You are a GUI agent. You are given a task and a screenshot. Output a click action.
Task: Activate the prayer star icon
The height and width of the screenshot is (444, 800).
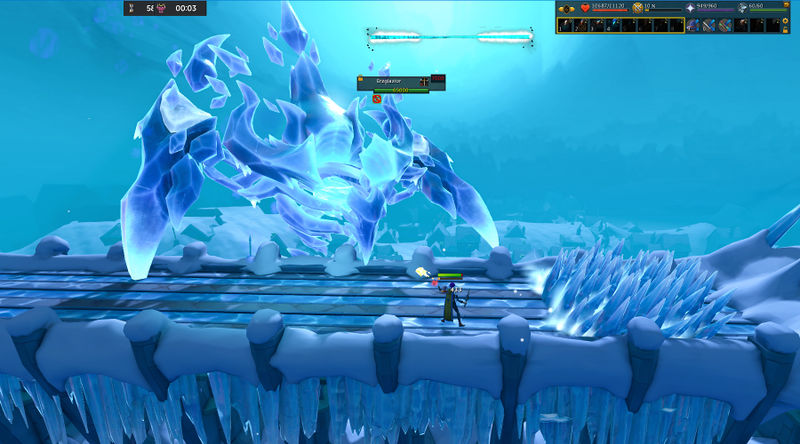(690, 8)
